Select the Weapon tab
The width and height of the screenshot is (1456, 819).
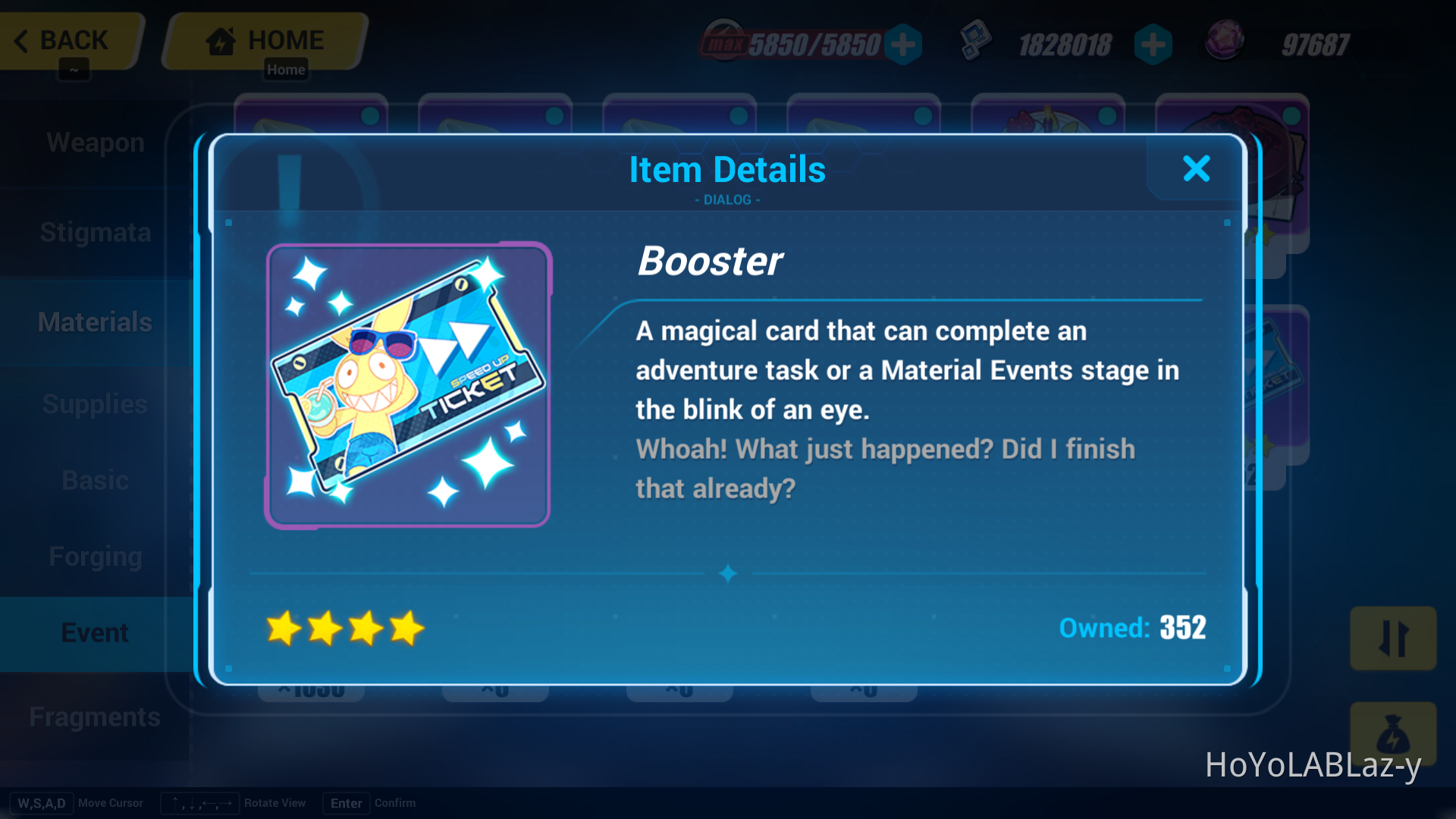coord(95,143)
